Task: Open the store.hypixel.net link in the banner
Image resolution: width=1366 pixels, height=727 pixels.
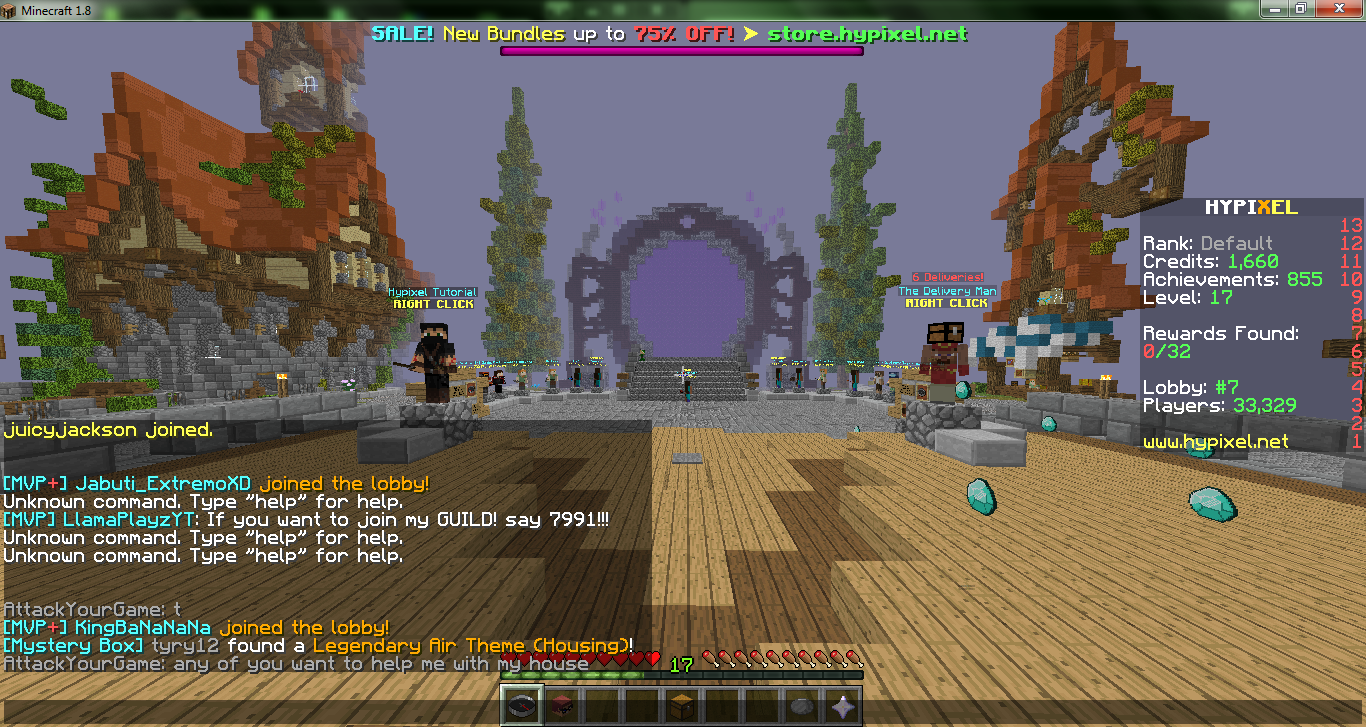Action: 866,32
